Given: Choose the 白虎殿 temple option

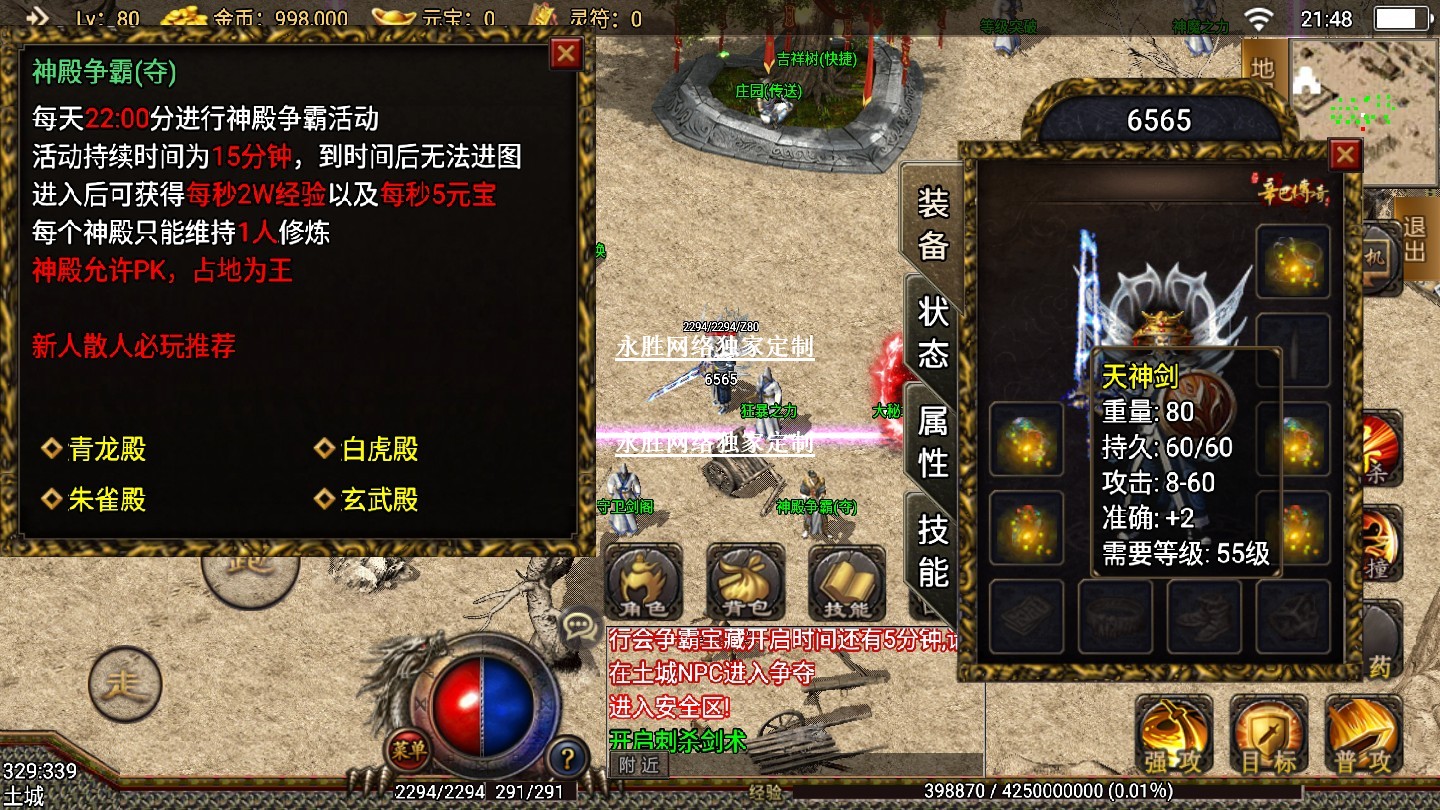Looking at the screenshot, I should (x=367, y=450).
